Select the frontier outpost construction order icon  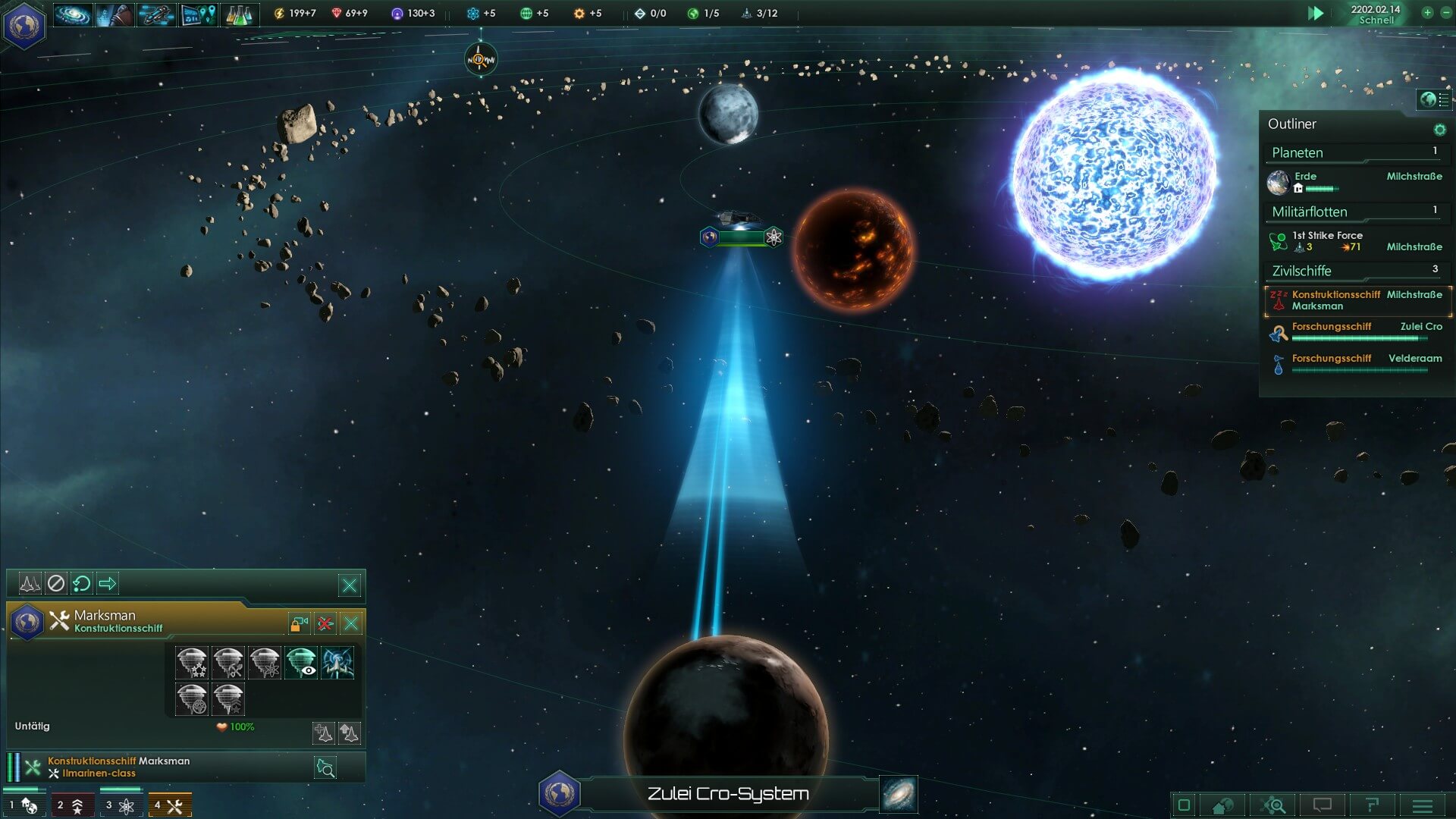[192, 663]
